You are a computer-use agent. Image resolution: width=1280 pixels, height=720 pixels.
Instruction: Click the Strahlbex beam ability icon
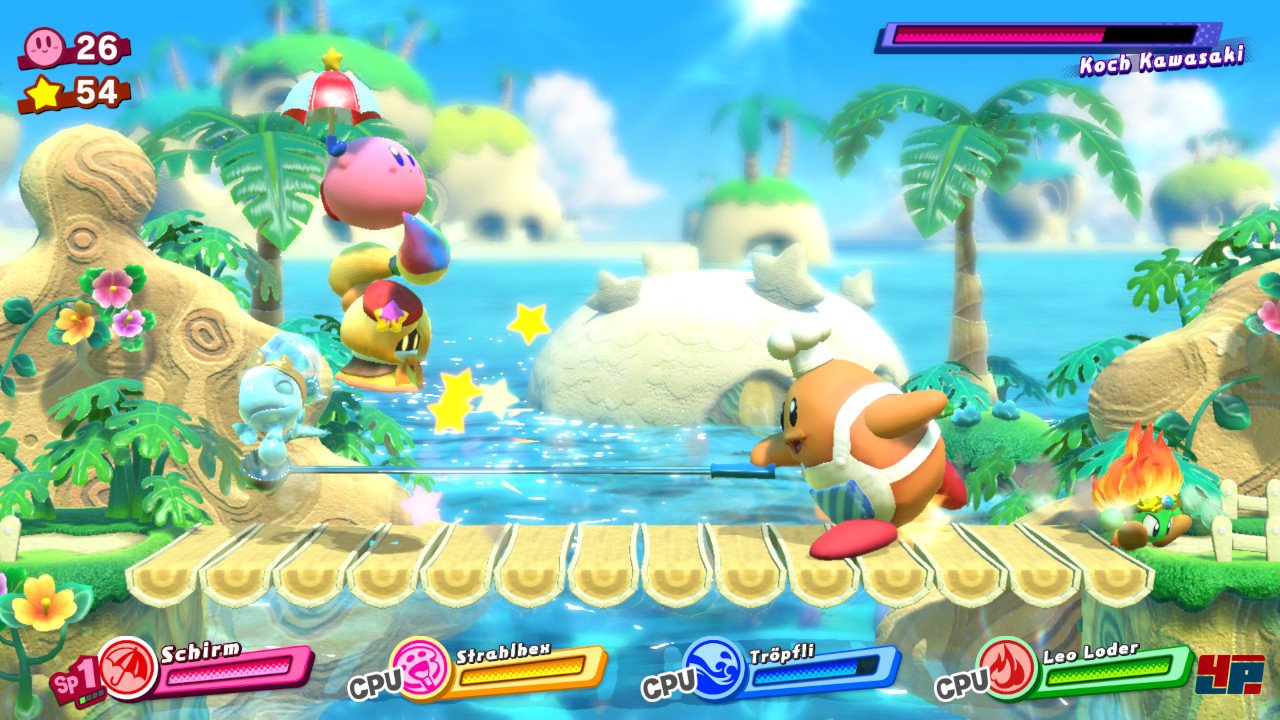[421, 667]
